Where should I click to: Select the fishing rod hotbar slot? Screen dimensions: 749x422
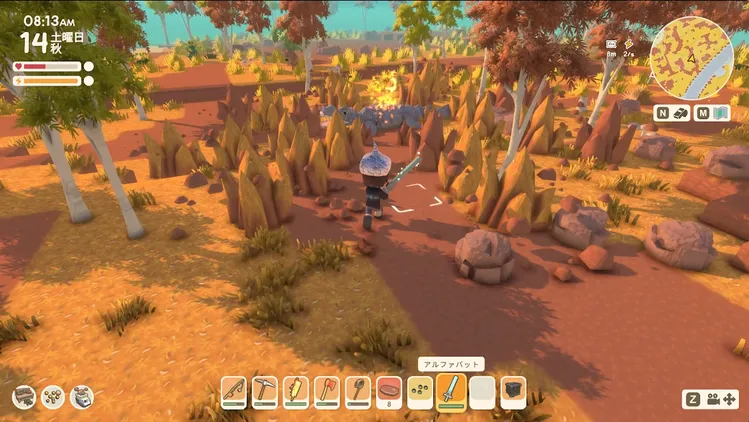click(x=233, y=389)
